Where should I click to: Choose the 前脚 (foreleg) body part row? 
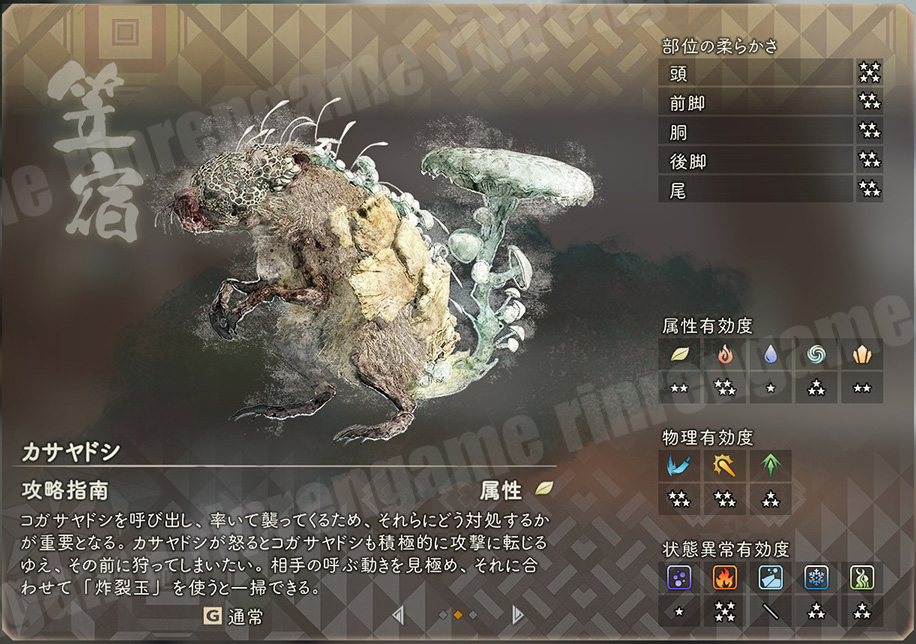(756, 101)
